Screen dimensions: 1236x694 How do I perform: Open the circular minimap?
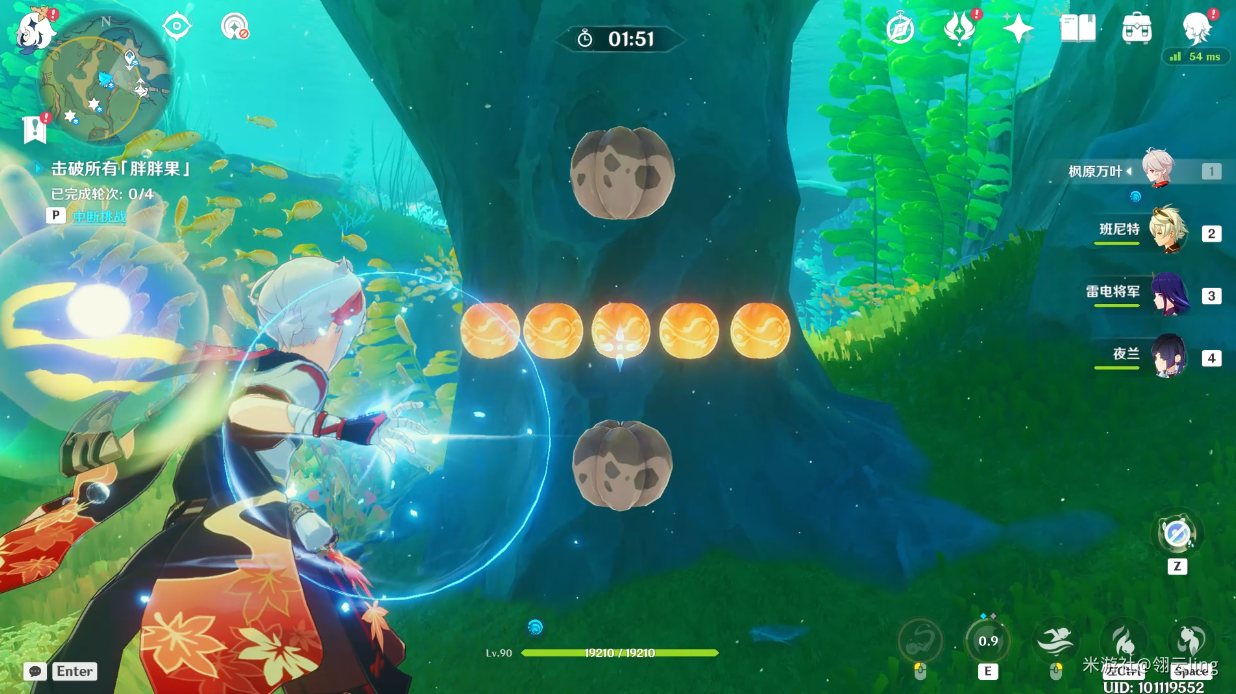tap(104, 76)
